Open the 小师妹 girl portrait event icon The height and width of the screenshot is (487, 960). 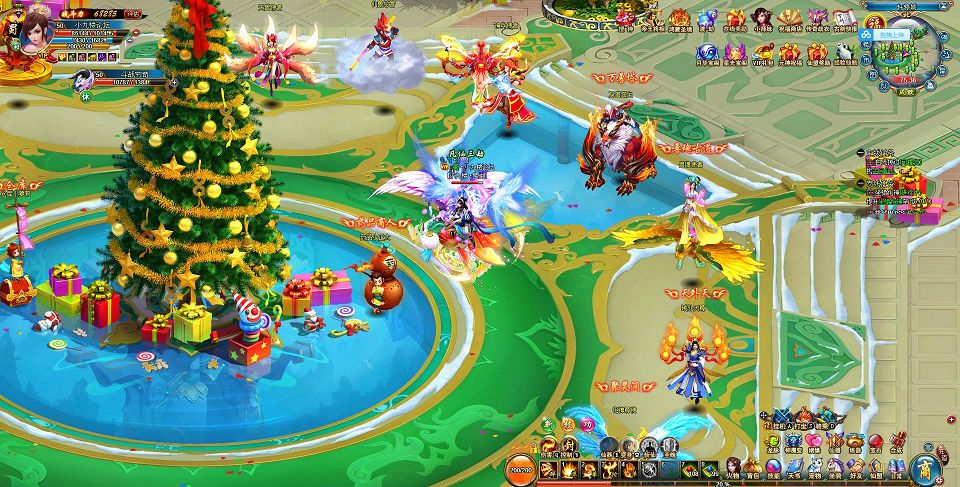[762, 20]
